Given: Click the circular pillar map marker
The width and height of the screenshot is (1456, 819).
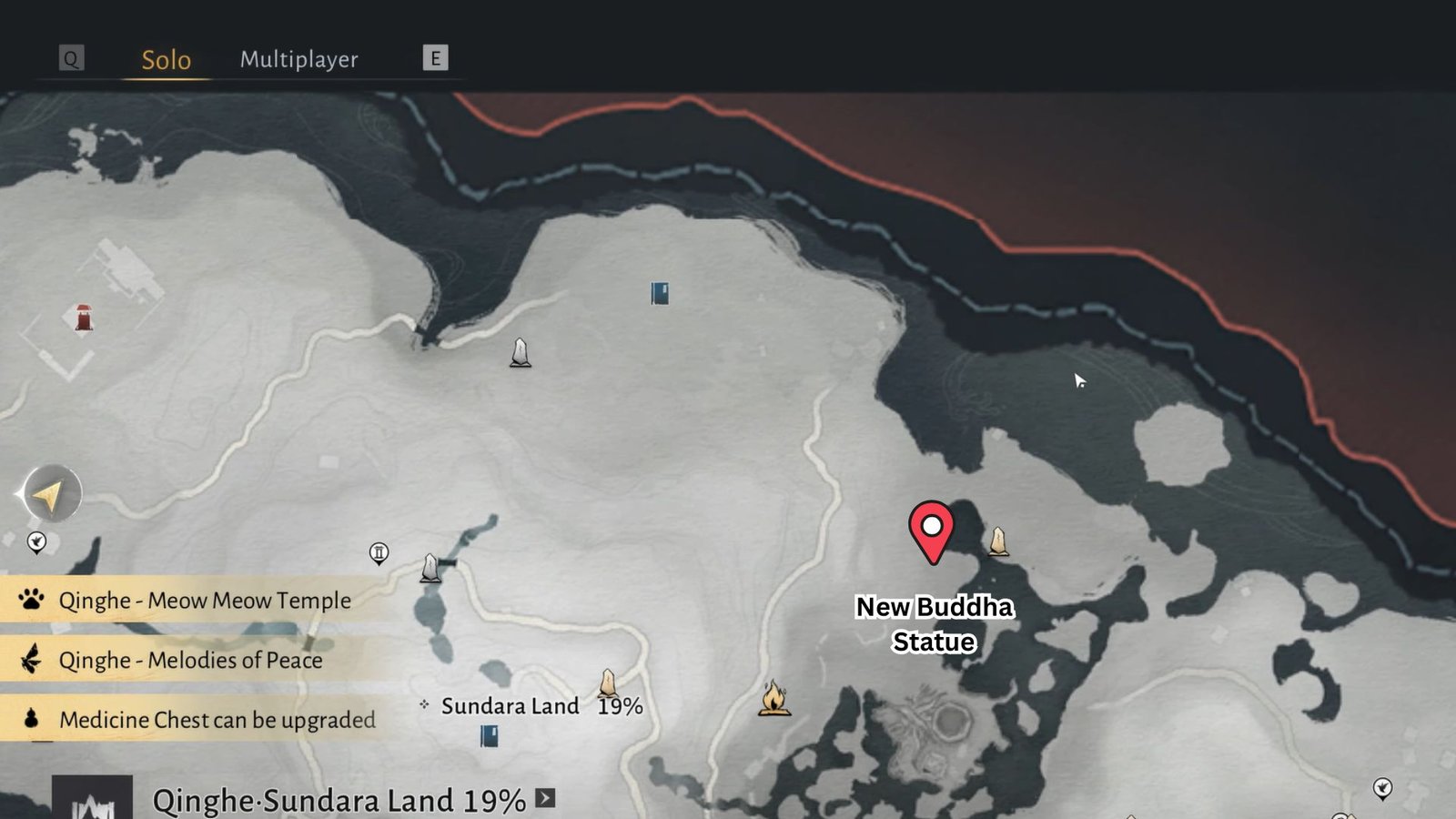Looking at the screenshot, I should point(379,552).
